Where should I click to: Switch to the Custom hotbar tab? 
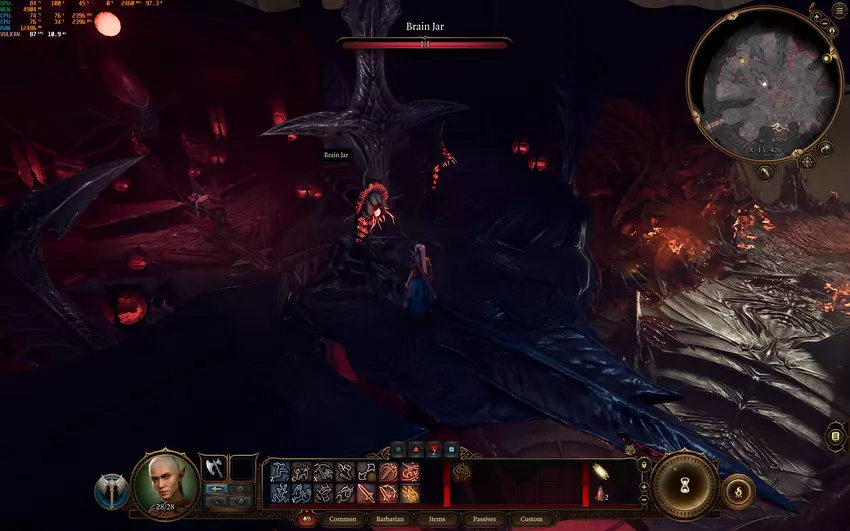pyautogui.click(x=531, y=519)
